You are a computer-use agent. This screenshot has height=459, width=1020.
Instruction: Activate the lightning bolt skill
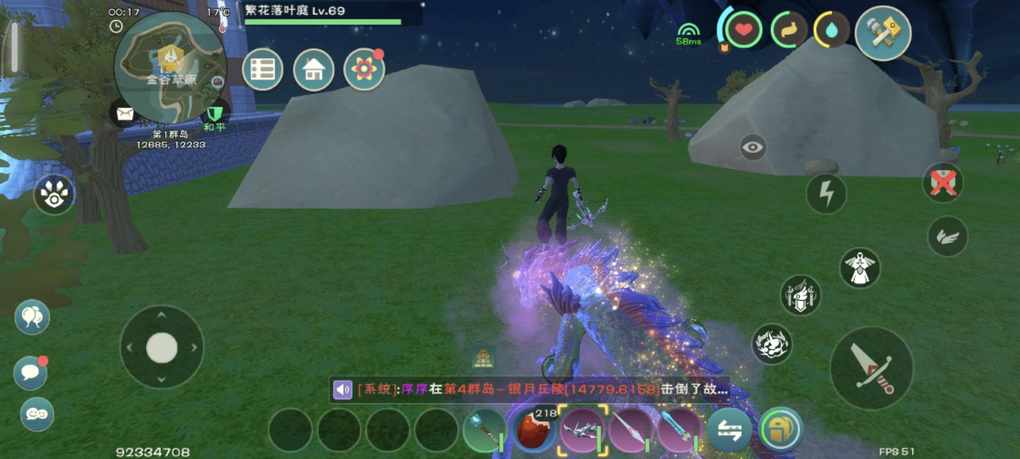click(x=826, y=194)
